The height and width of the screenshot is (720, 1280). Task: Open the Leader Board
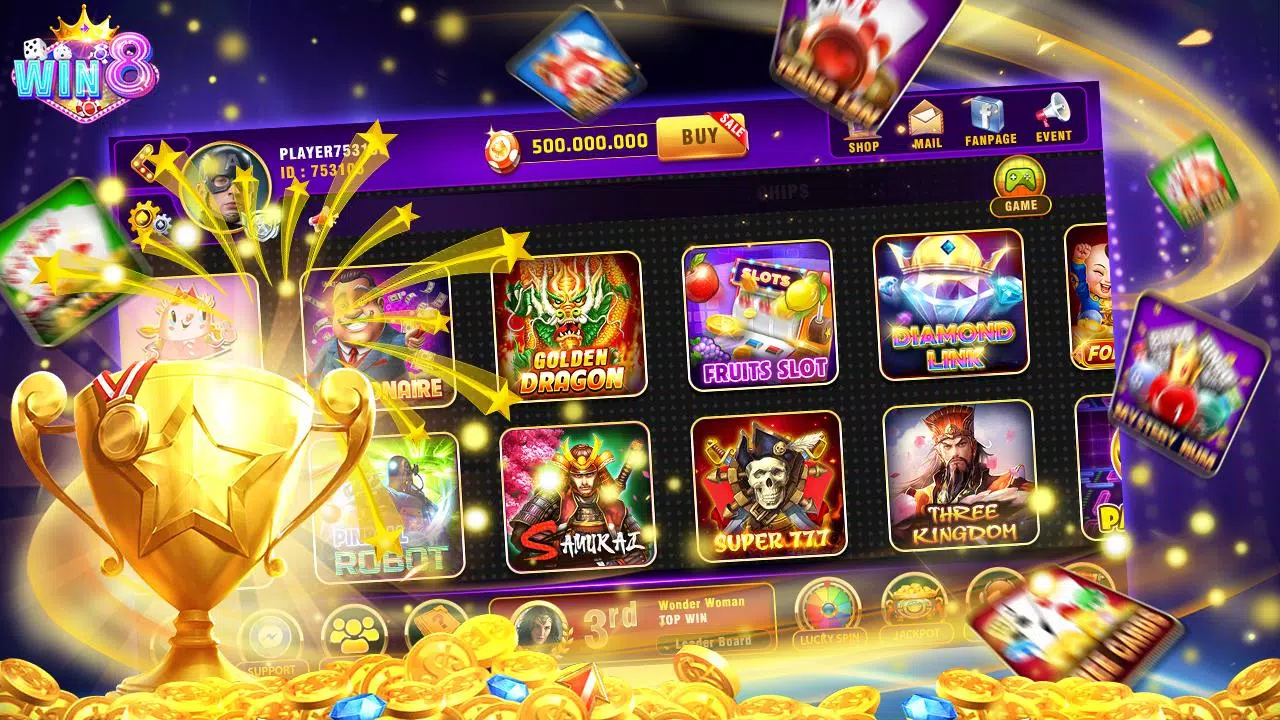point(711,641)
